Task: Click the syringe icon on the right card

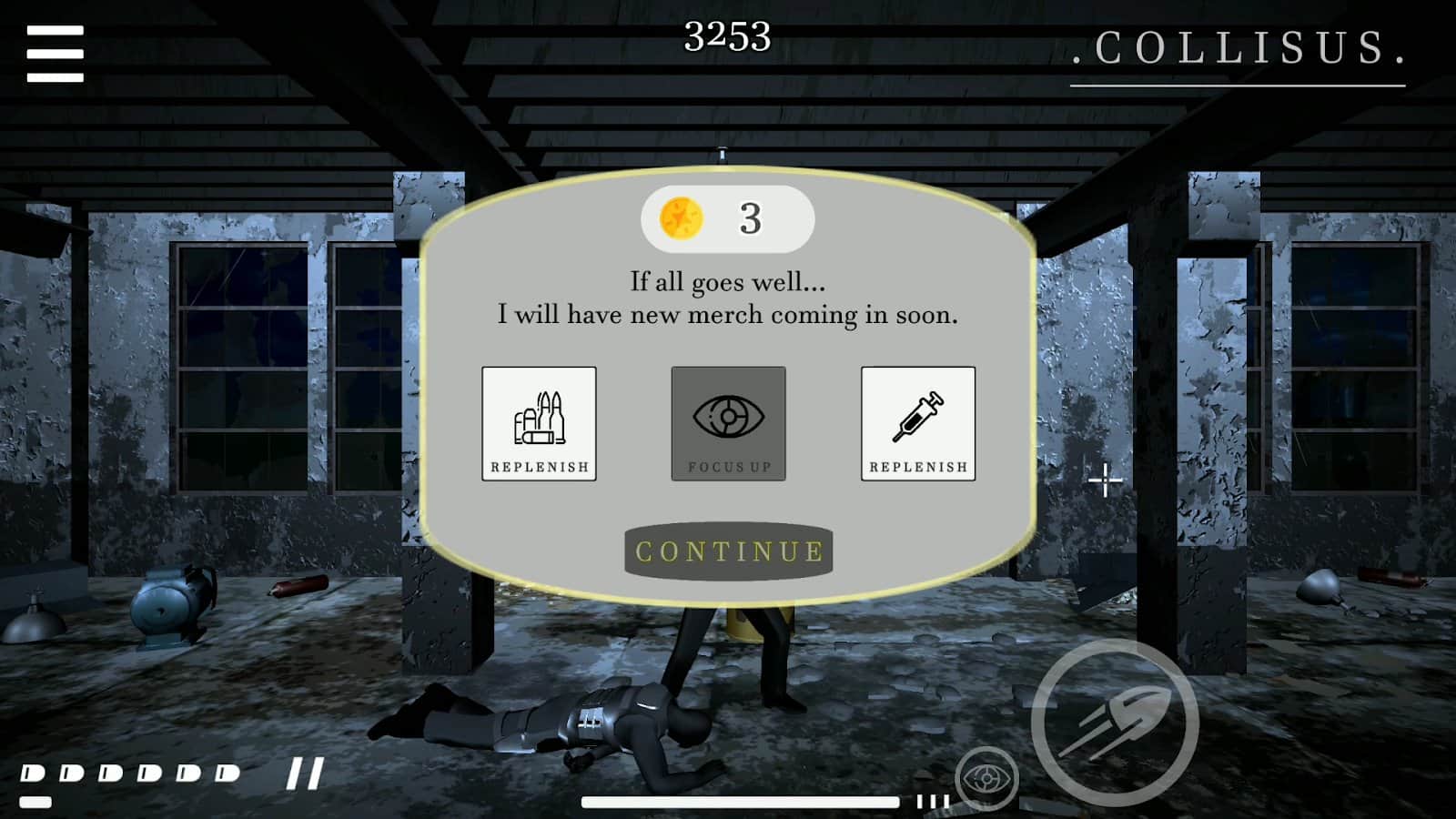Action: [x=917, y=414]
